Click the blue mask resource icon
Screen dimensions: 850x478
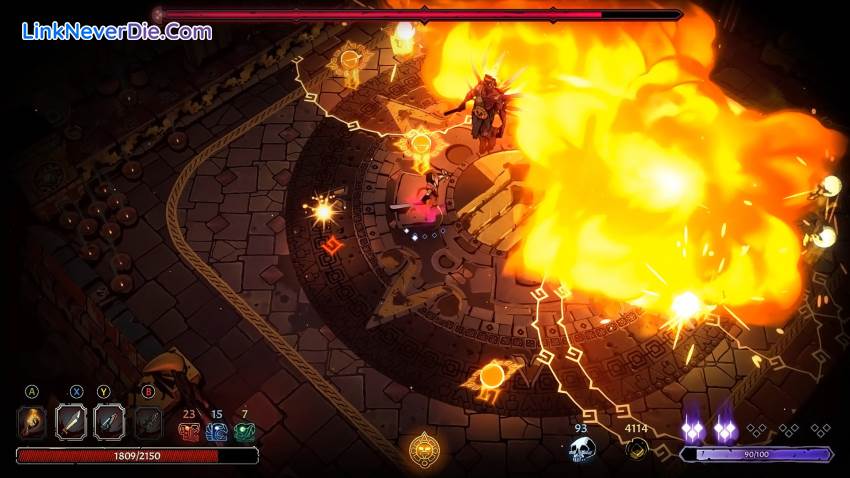coord(217,432)
